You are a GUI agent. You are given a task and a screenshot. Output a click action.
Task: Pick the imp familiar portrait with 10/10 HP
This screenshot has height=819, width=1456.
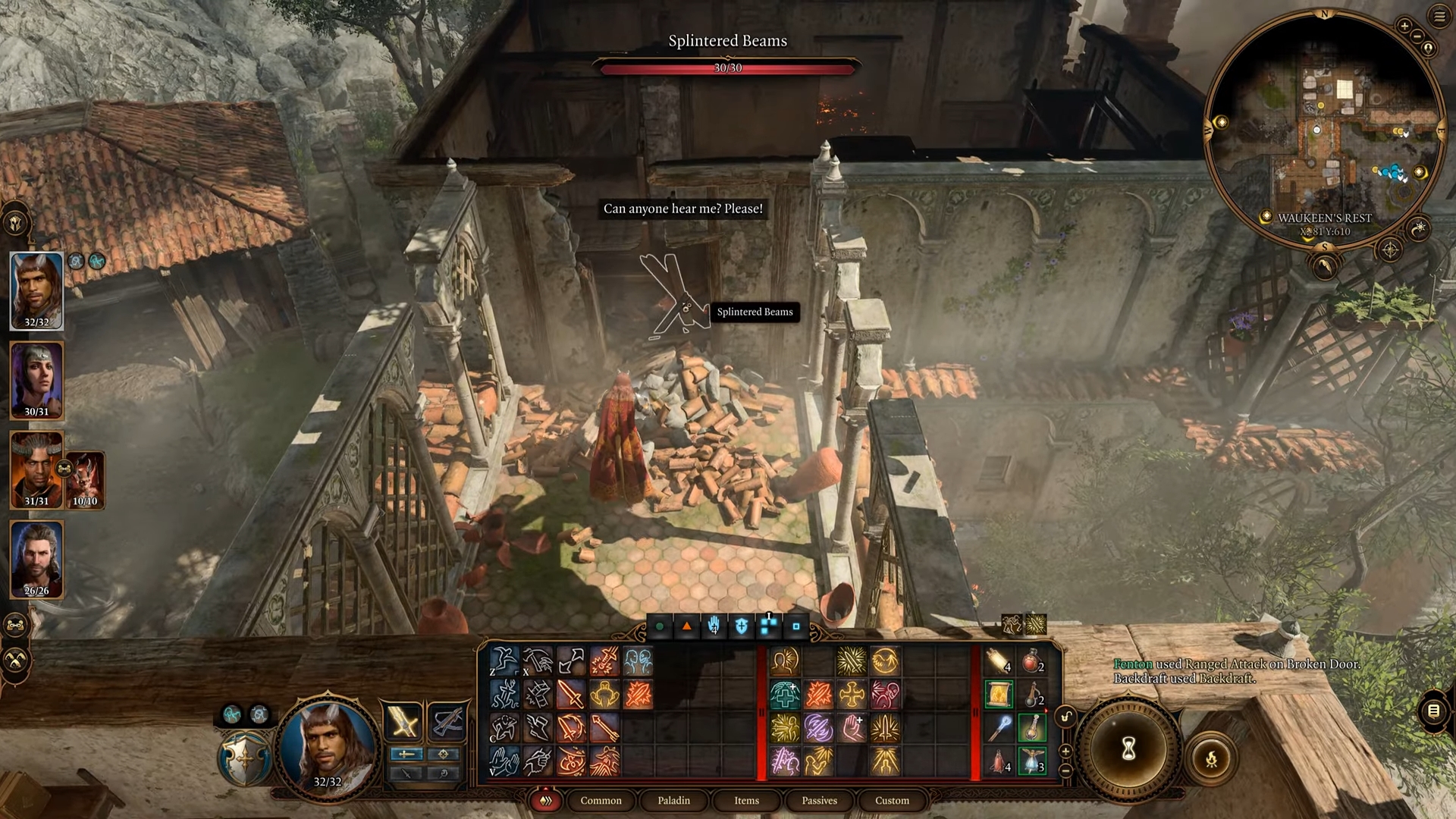point(86,479)
